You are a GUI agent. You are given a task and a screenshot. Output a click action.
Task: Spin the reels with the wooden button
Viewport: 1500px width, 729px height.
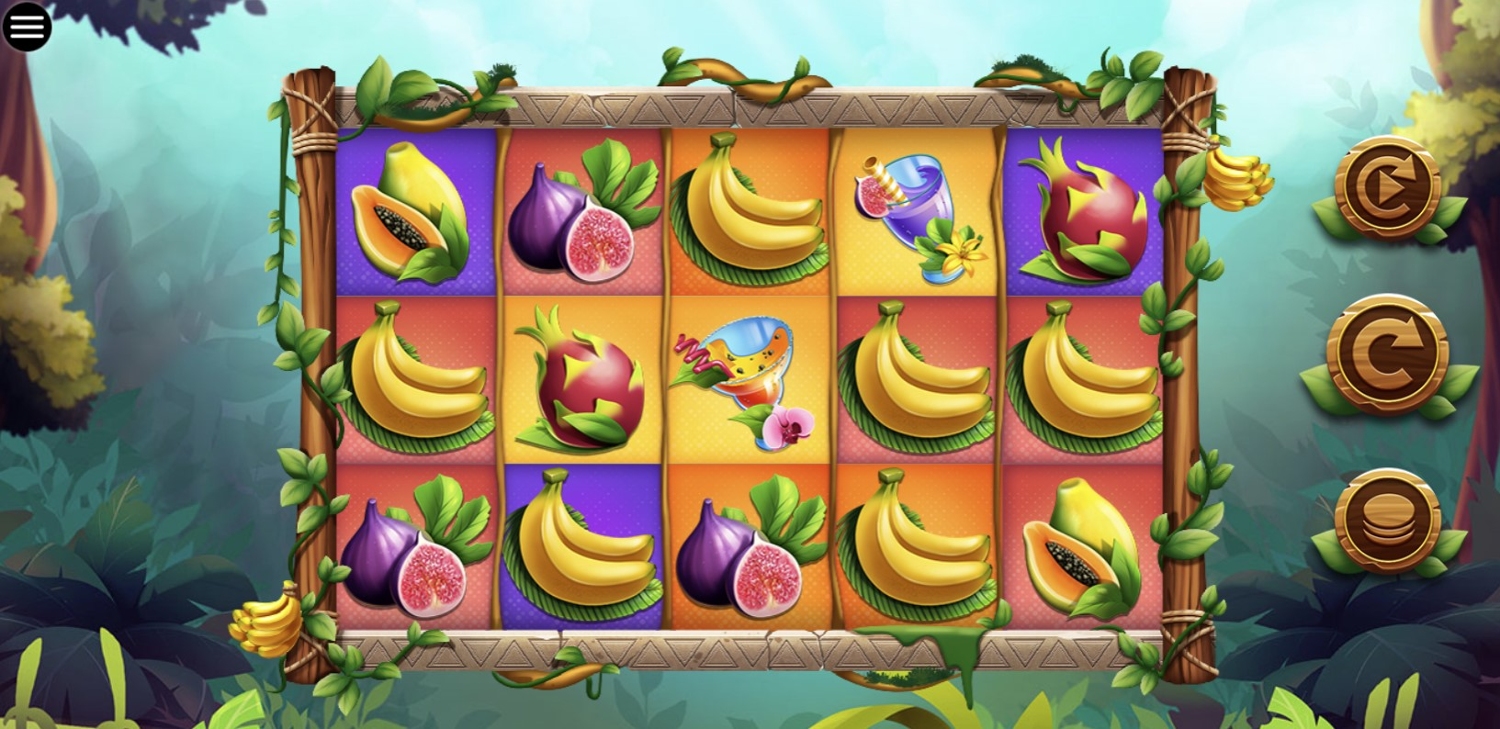(1387, 353)
